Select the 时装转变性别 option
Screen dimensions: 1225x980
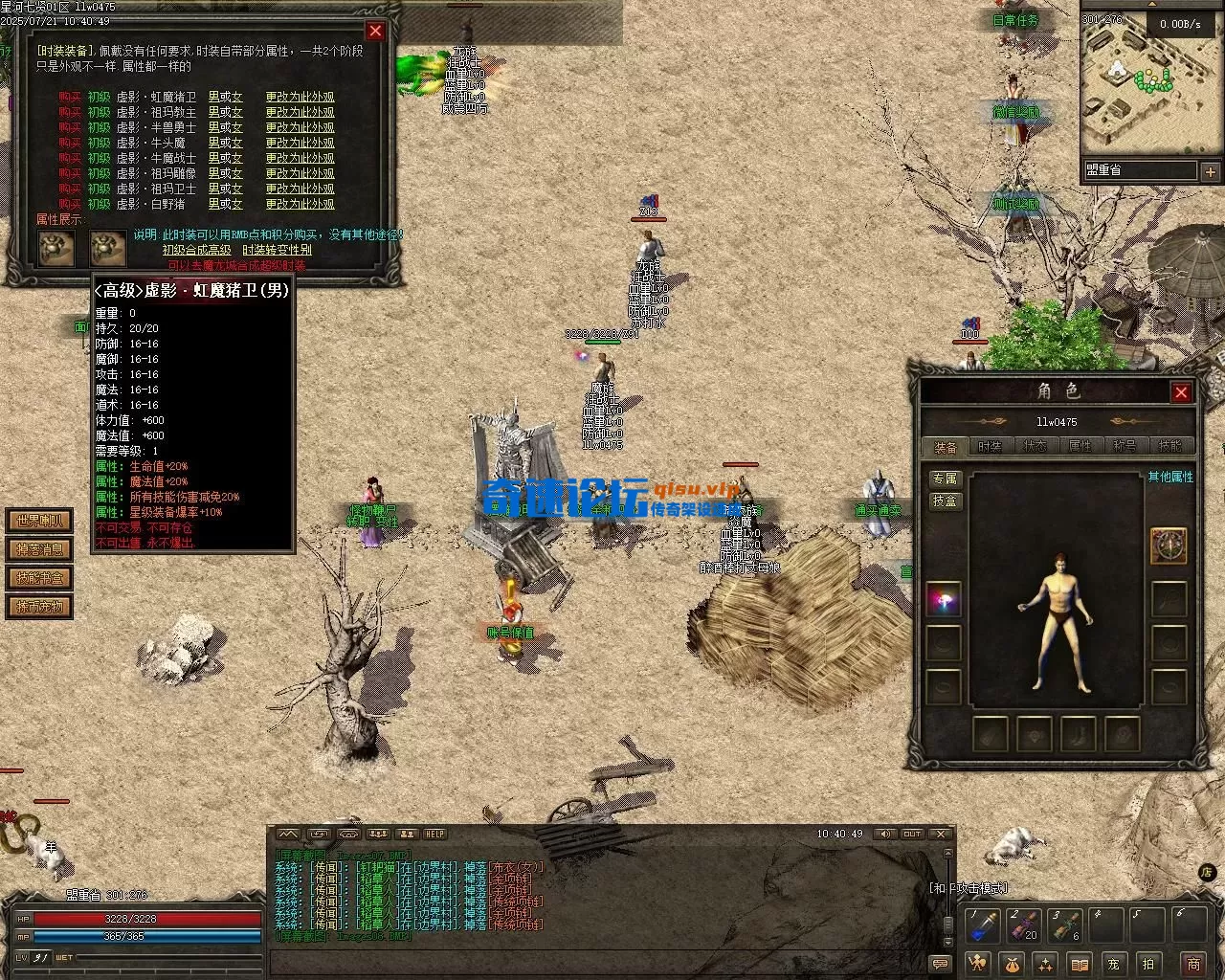277,250
